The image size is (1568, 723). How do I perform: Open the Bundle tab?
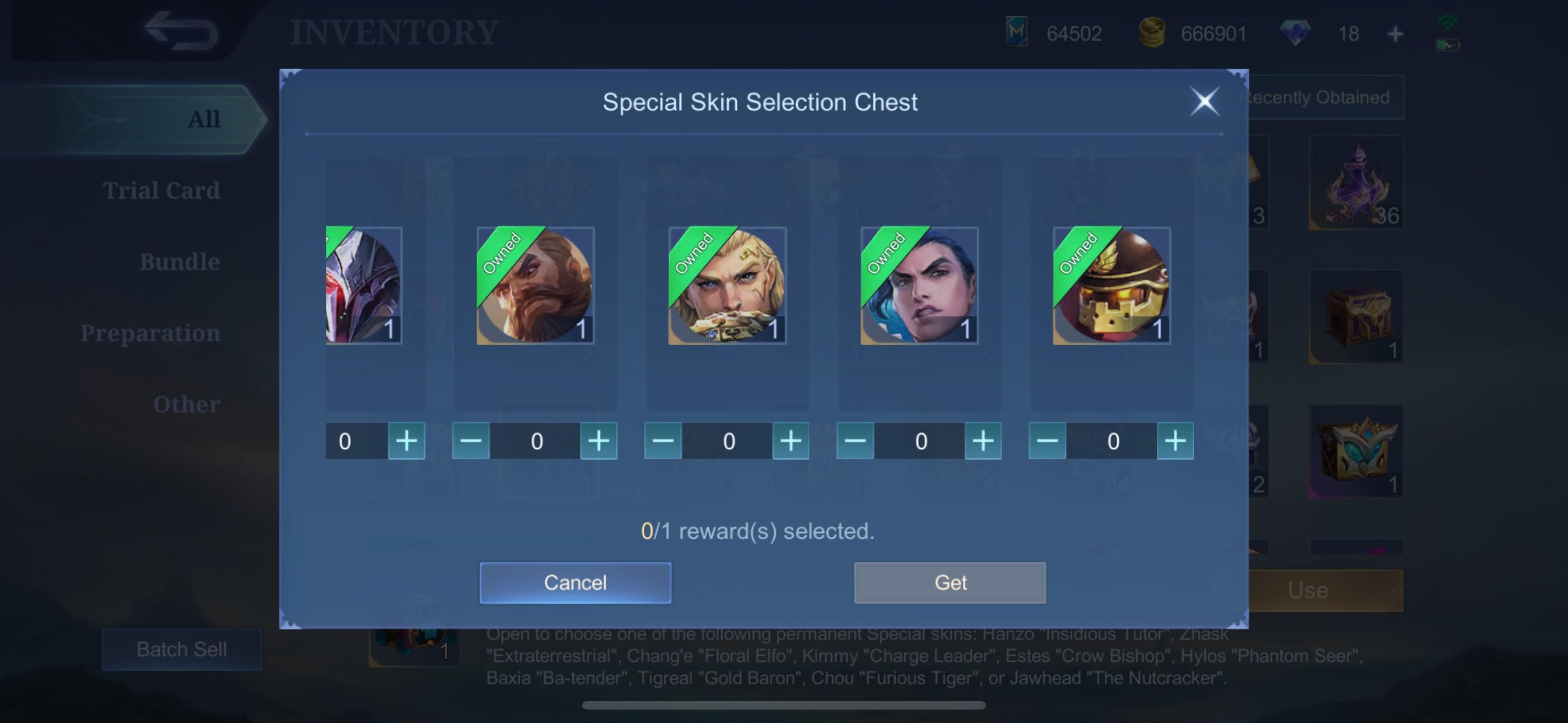click(x=180, y=261)
